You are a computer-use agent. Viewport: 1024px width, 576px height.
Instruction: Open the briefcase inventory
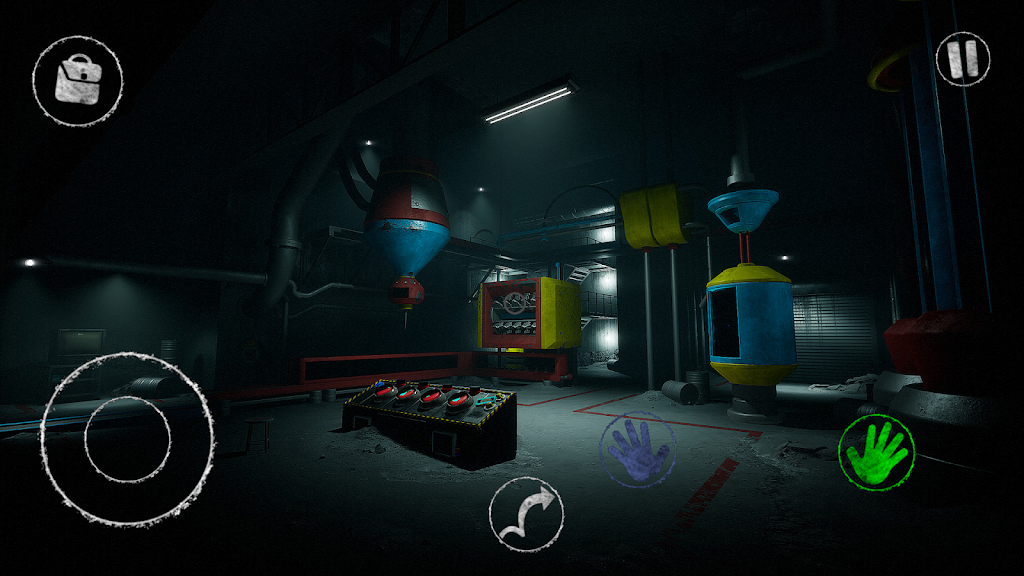77,80
